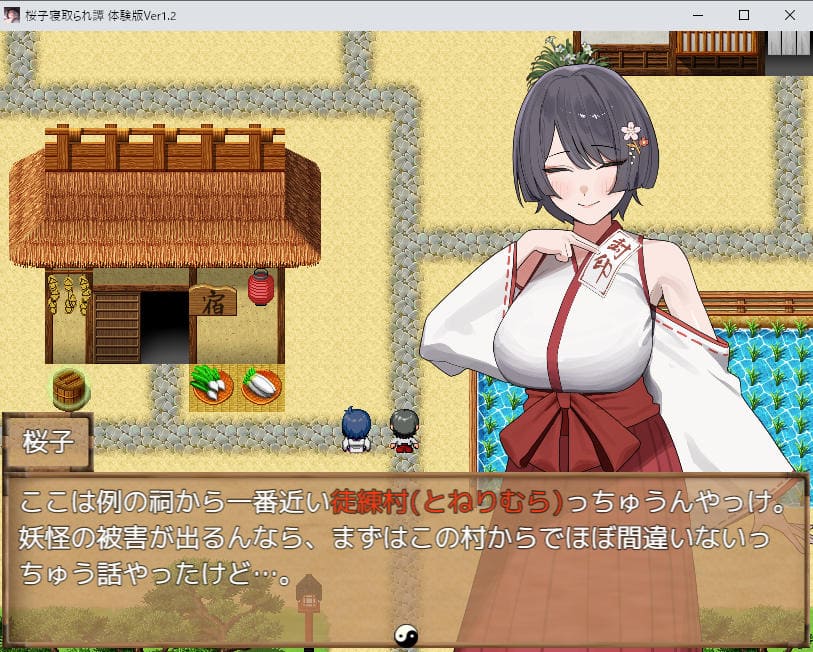Image resolution: width=813 pixels, height=652 pixels.
Task: Maximize the game window
Action: click(x=743, y=15)
